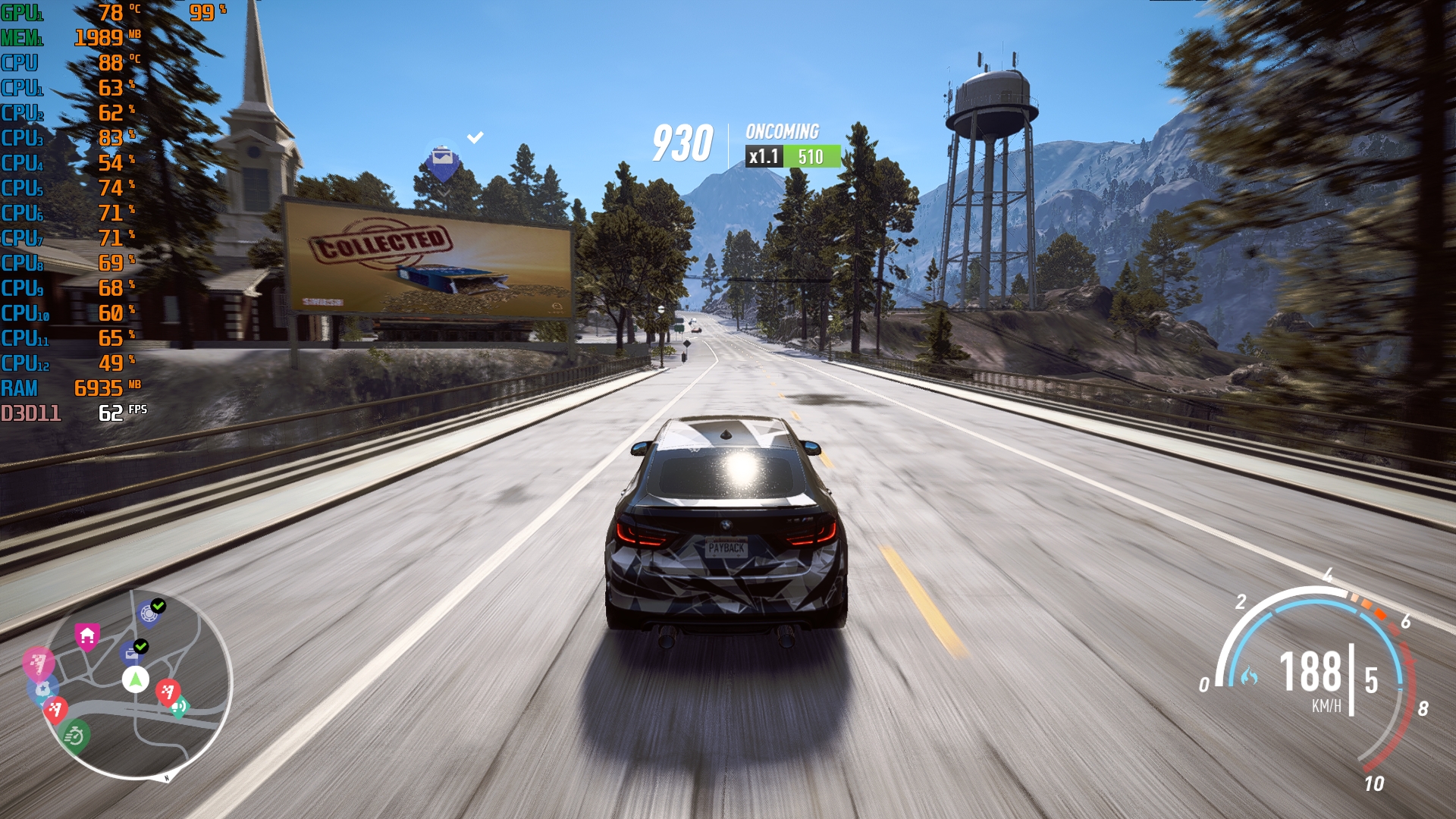Select the collected poker chip marker on minimap

point(149,613)
